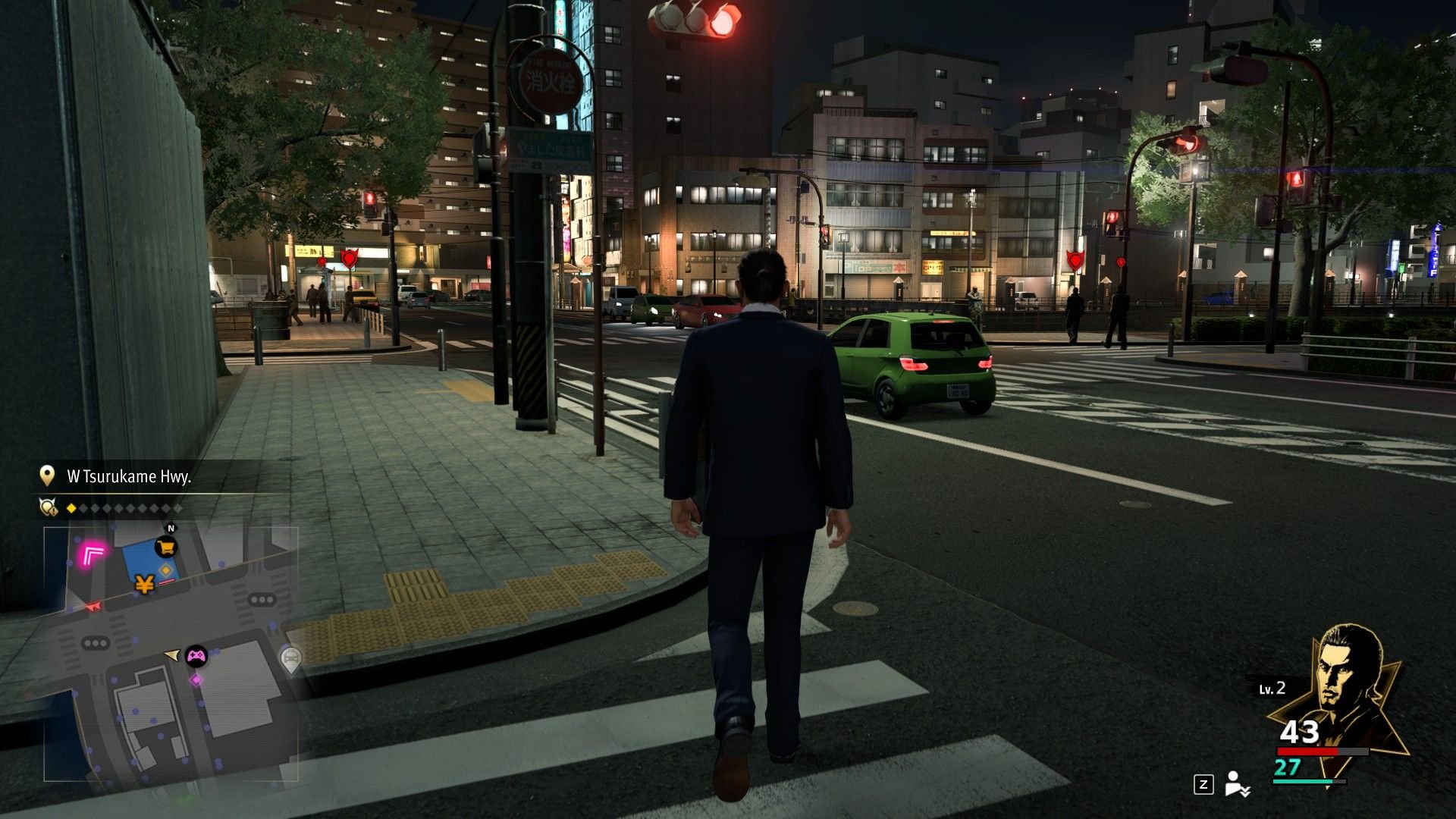This screenshot has width=1456, height=819.
Task: Select the first yellow diamond in the quest progress row
Action: point(71,507)
